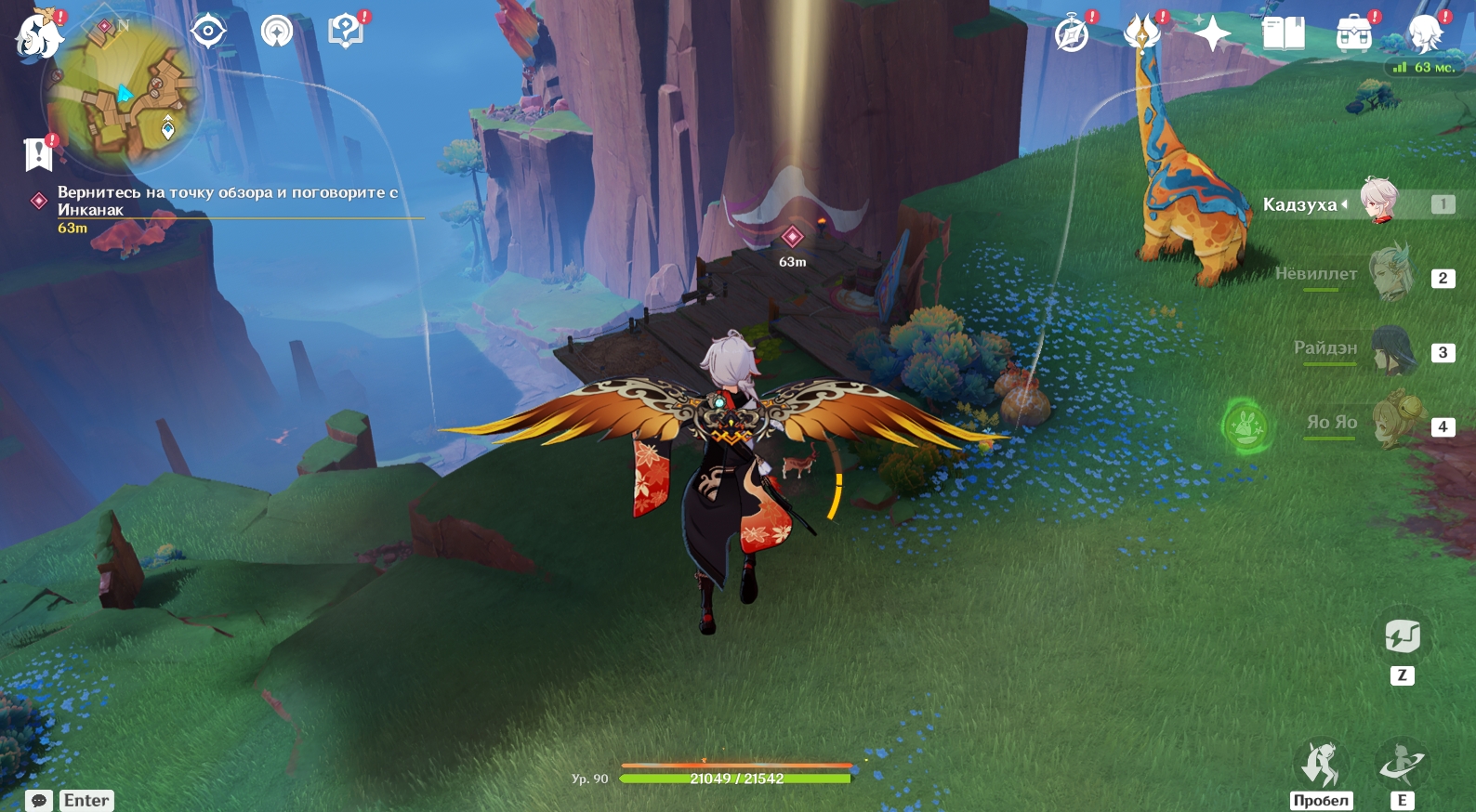The height and width of the screenshot is (812, 1476).
Task: Click the quest navigation target icon
Action: click(x=208, y=32)
